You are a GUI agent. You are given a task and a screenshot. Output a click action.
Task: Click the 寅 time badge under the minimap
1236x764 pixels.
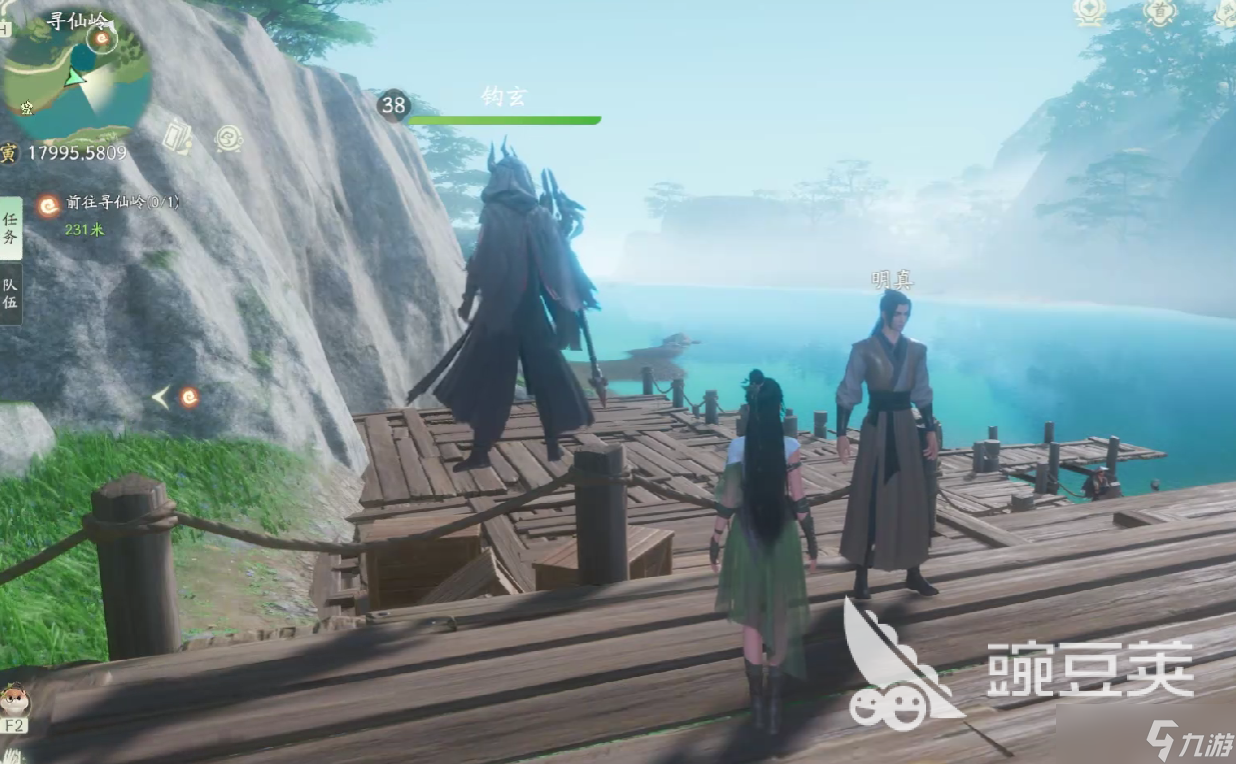[x=9, y=153]
